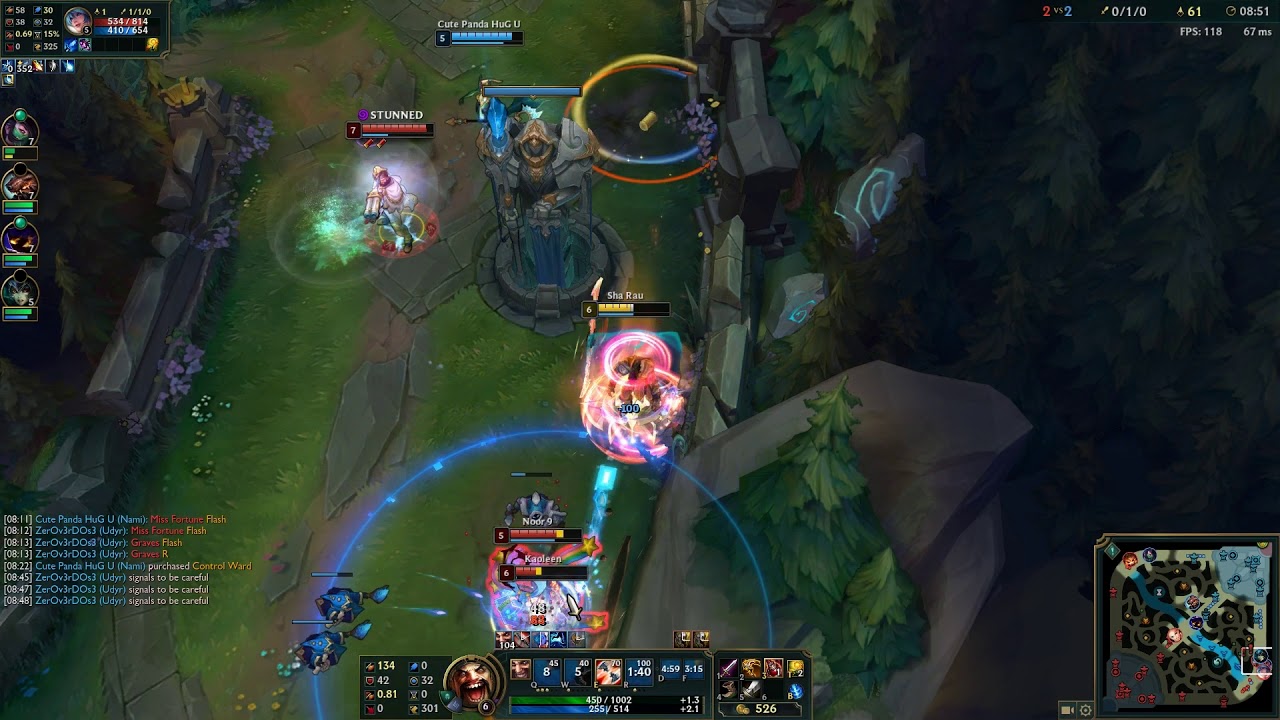Select the pink-haired teammate portrait

pos(19,128)
